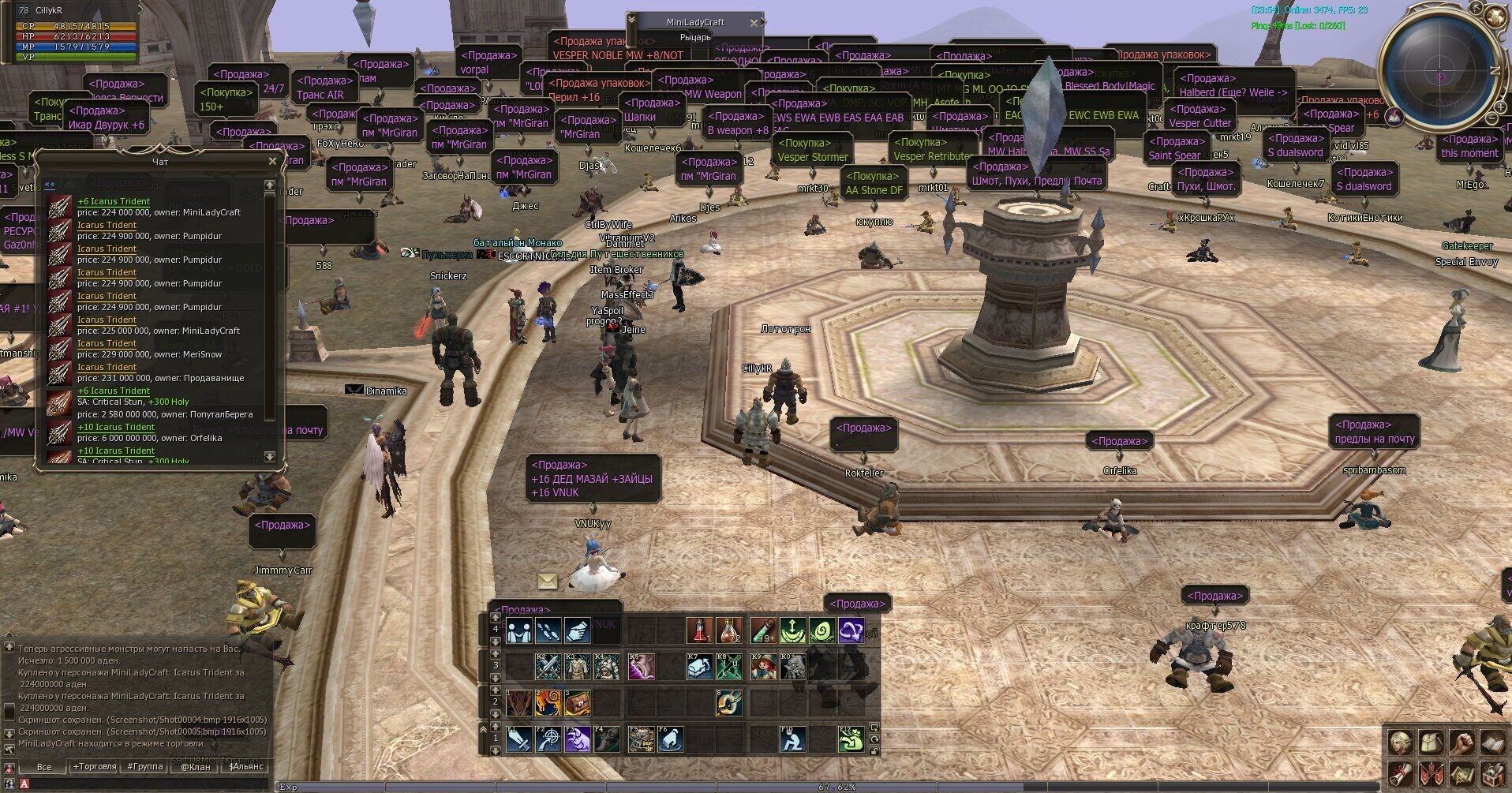Open the #Группа chat tab
The height and width of the screenshot is (793, 1512).
pyautogui.click(x=144, y=766)
